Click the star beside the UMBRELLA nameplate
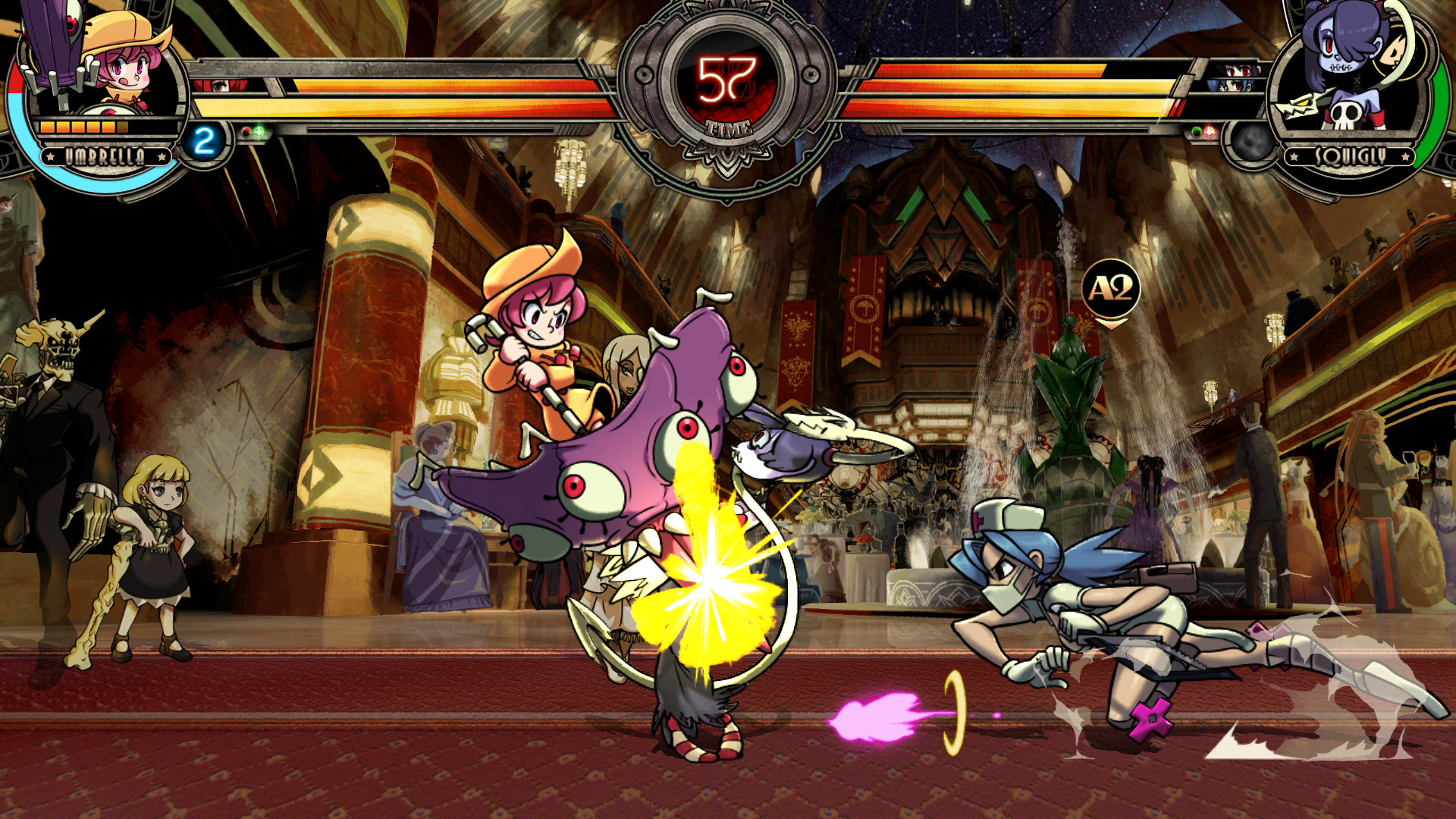 50,157
